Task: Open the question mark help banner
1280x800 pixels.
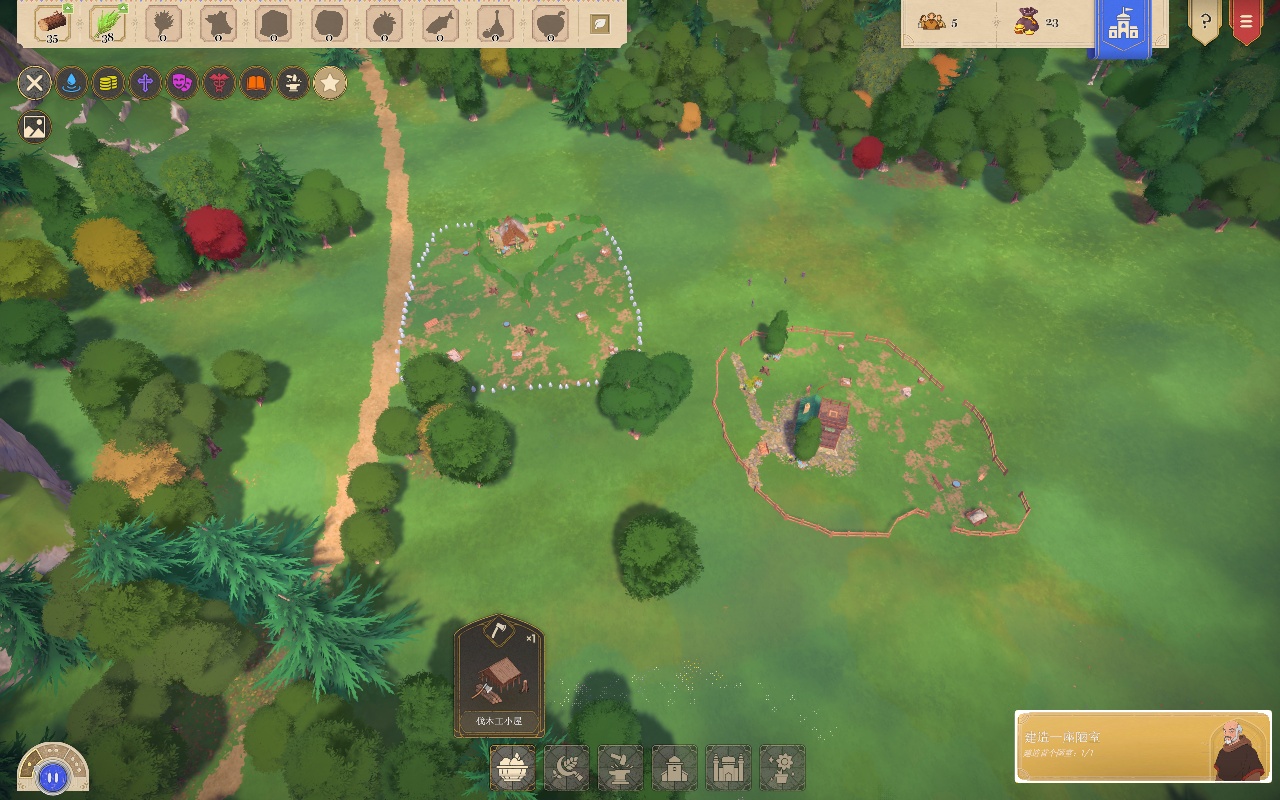Action: tap(1204, 22)
